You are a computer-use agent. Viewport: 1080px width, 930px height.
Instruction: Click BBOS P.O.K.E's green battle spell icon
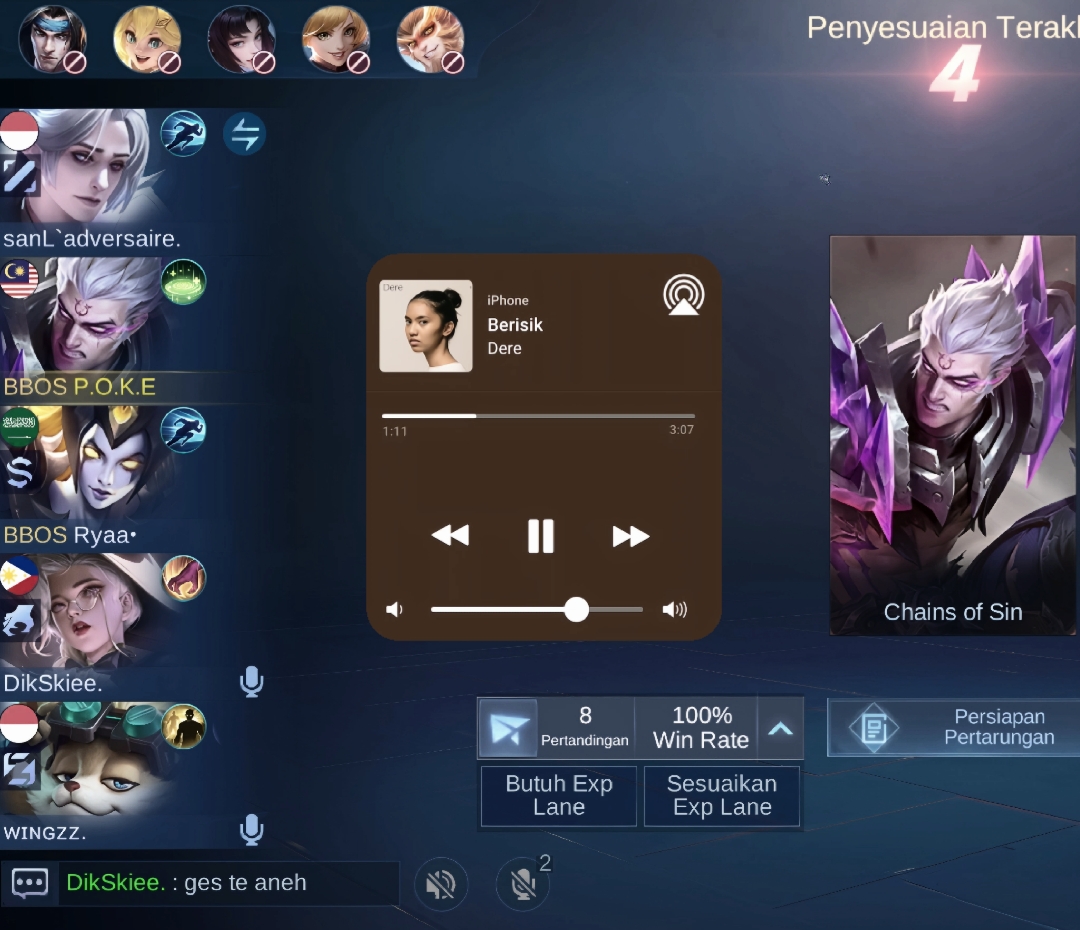pos(183,282)
